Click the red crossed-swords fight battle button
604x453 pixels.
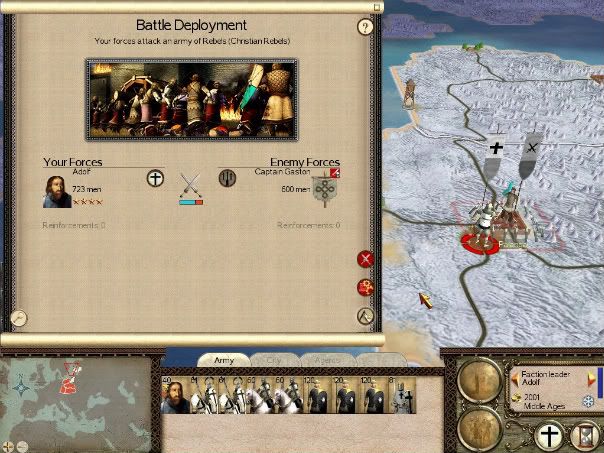coord(365,259)
